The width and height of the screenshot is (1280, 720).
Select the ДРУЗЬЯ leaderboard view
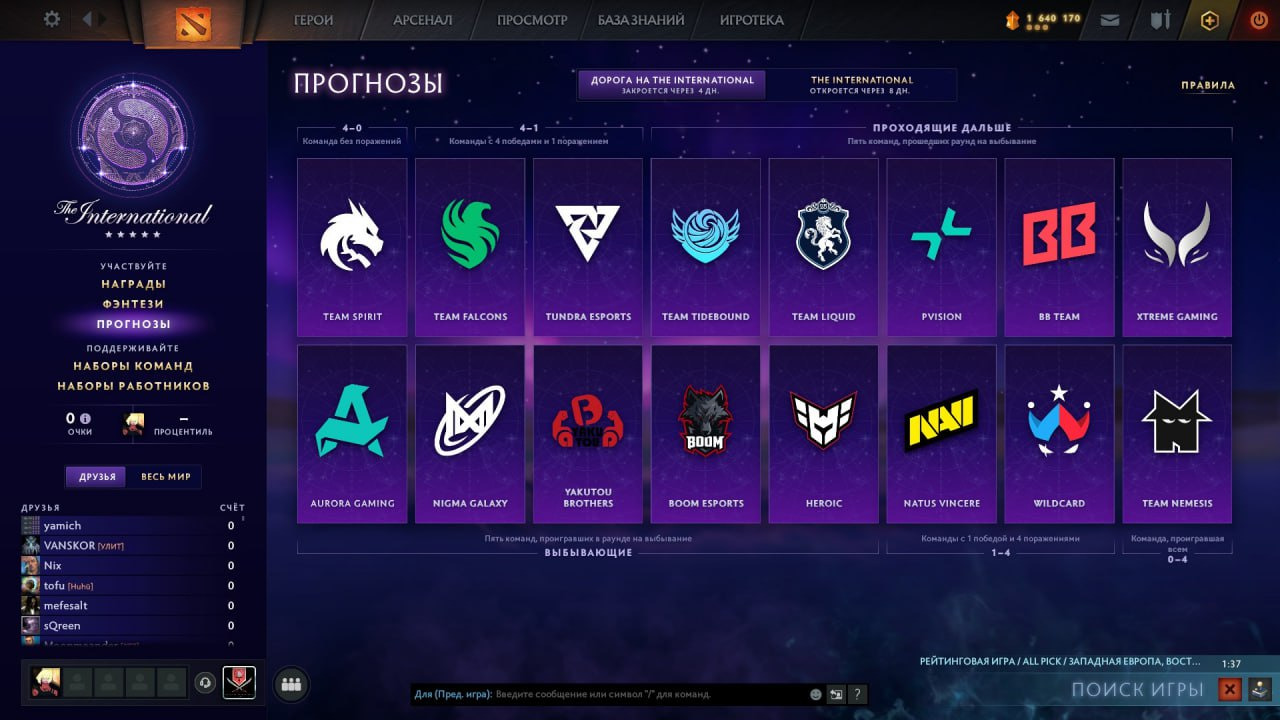[97, 477]
